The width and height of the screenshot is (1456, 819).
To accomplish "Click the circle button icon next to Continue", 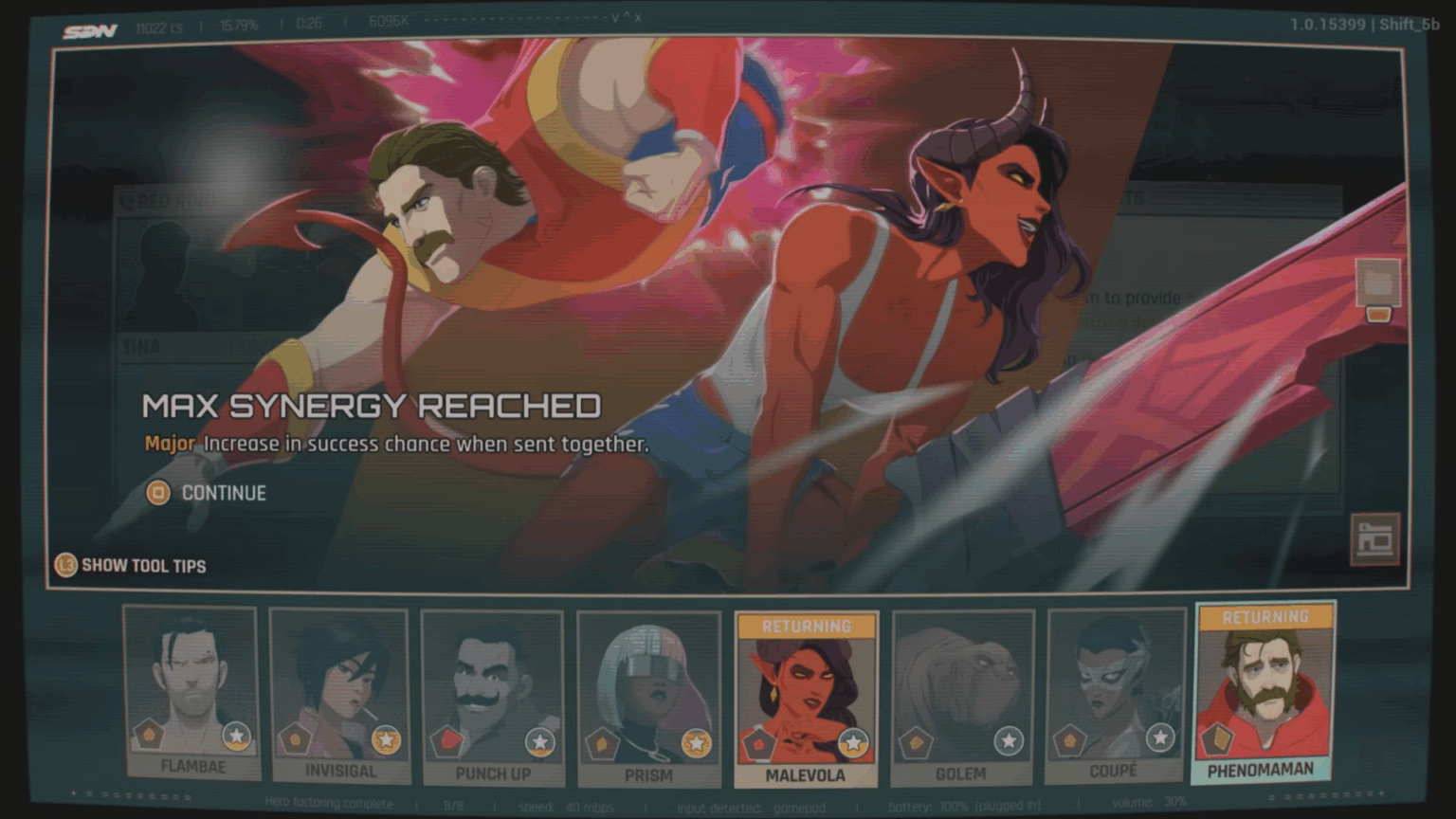I will pyautogui.click(x=157, y=493).
